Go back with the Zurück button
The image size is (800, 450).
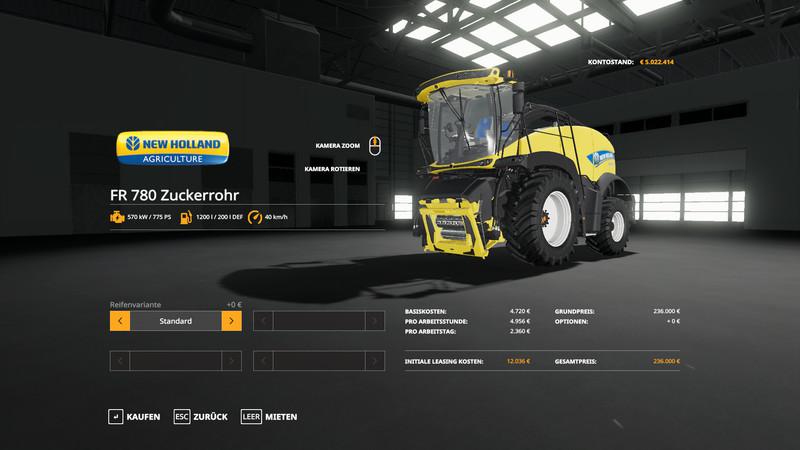[201, 416]
